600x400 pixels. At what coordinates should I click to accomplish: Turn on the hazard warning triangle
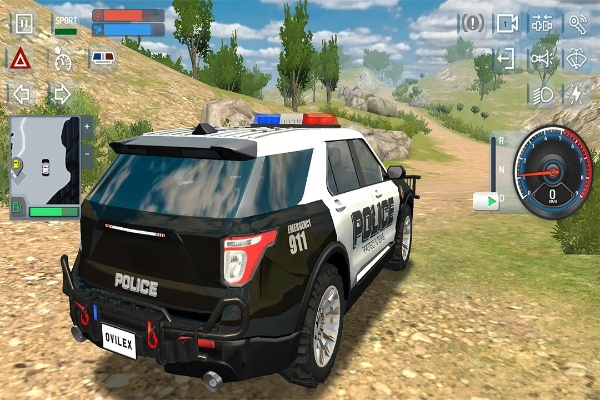pos(20,59)
